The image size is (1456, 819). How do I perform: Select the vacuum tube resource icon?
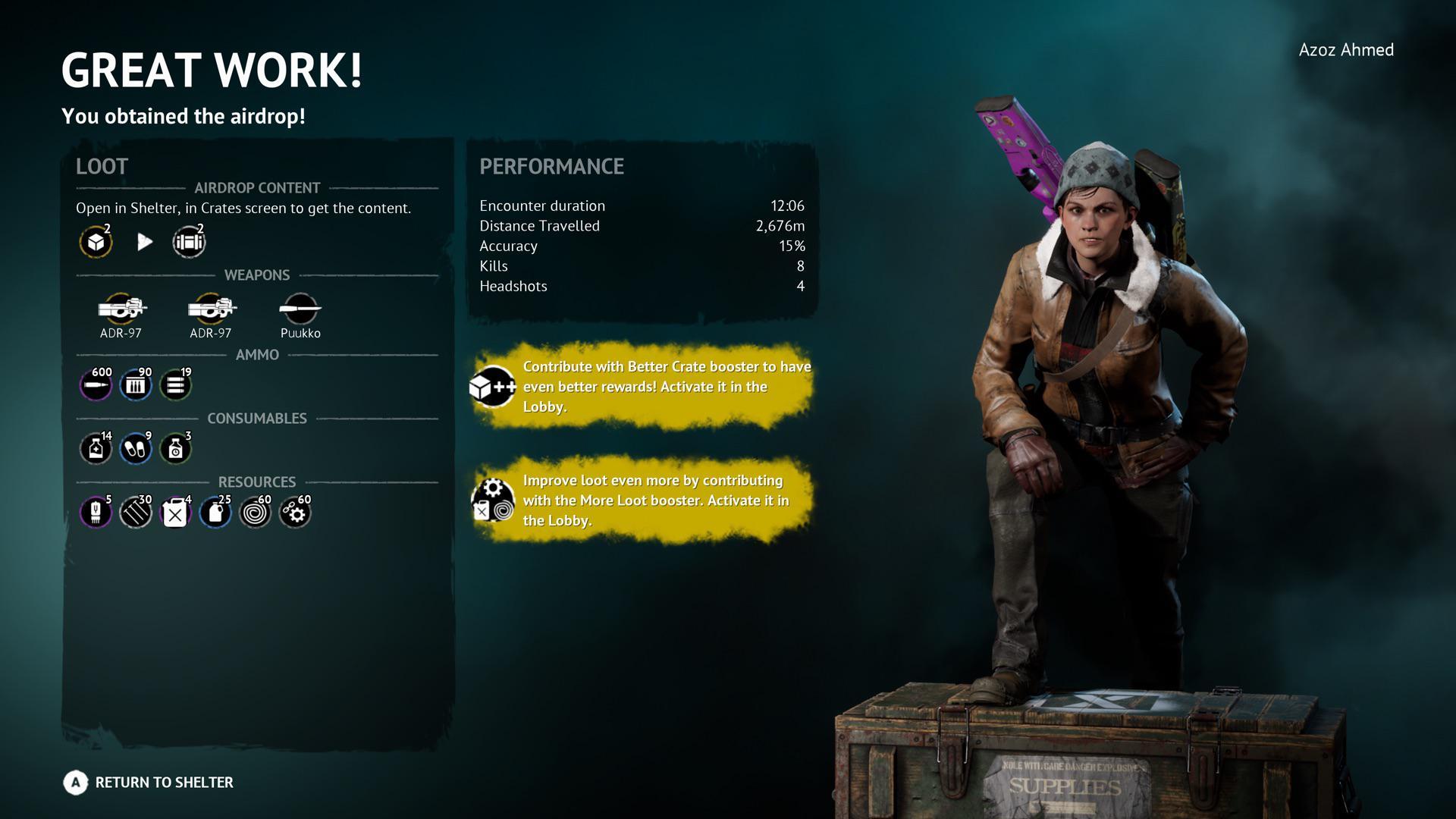(x=96, y=512)
